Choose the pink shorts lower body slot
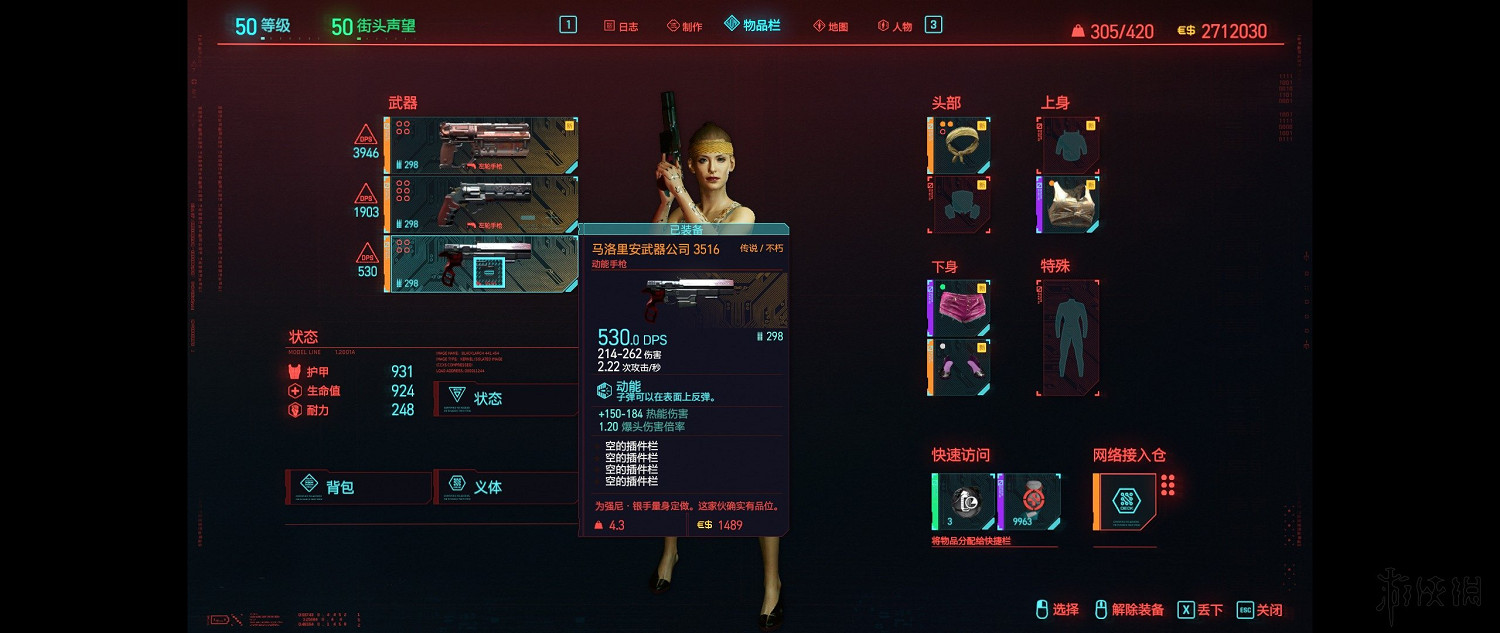 (x=961, y=308)
